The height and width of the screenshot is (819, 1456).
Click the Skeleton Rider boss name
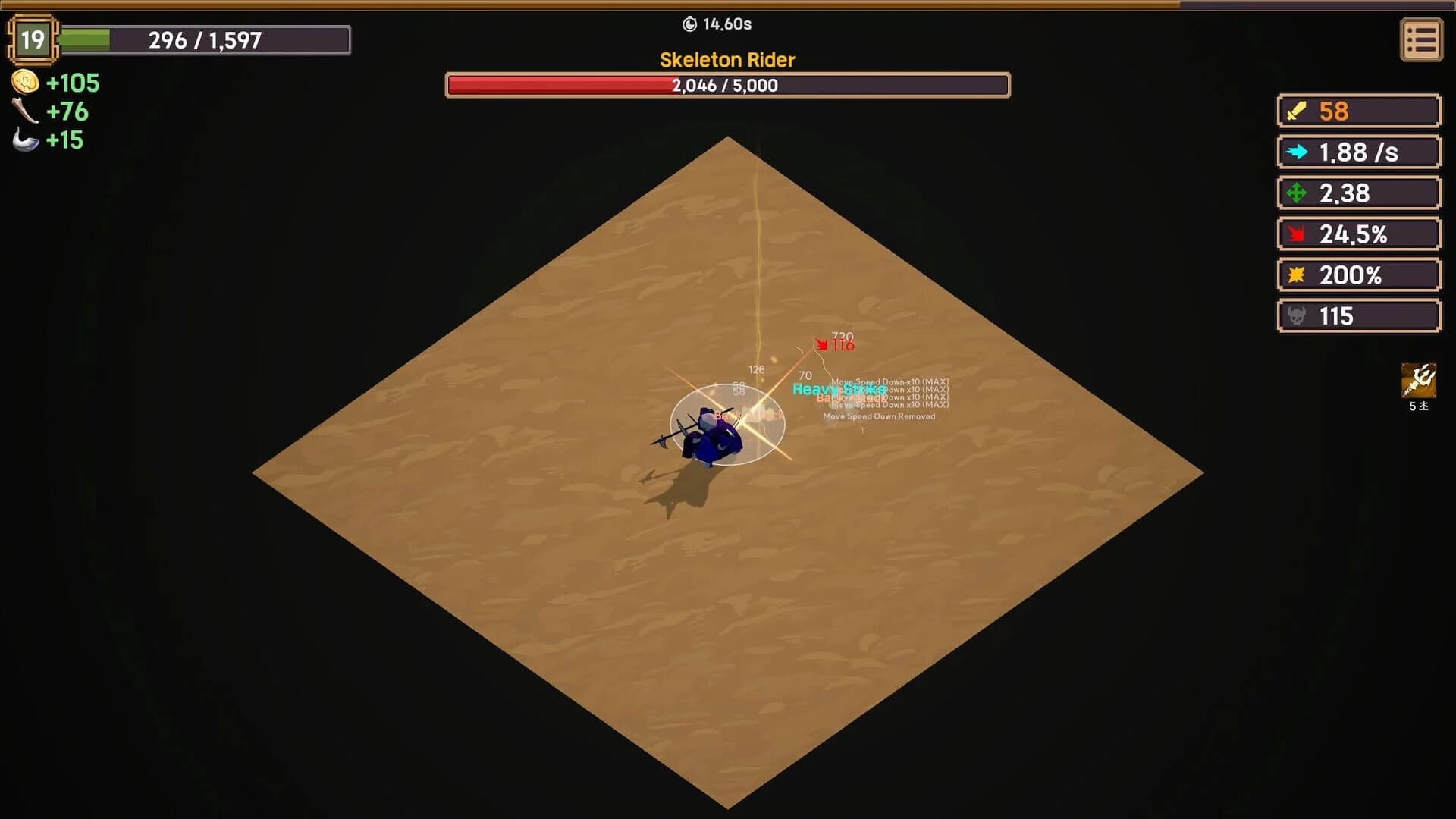tap(727, 60)
